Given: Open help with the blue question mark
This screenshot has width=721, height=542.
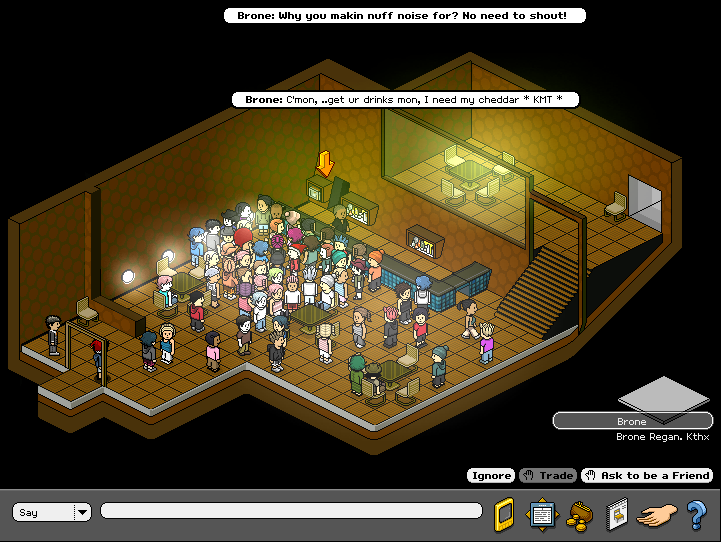Looking at the screenshot, I should coord(697,514).
